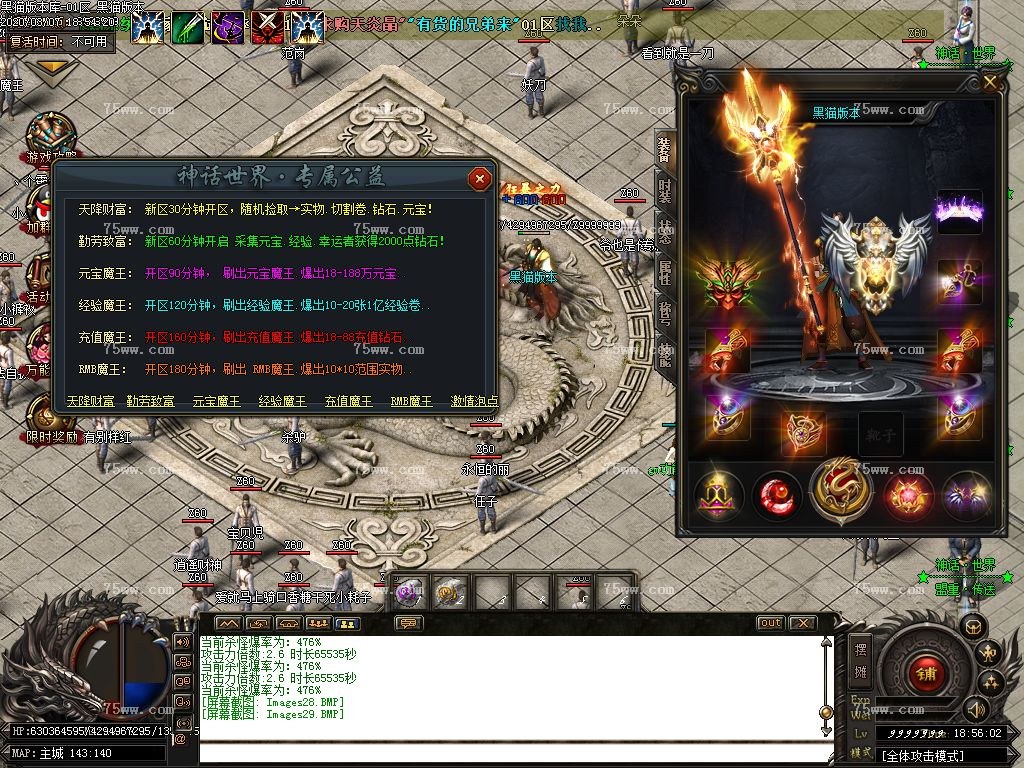Image resolution: width=1024 pixels, height=768 pixels.
Task: Toggle the speaker sound icon
Action: (976, 709)
